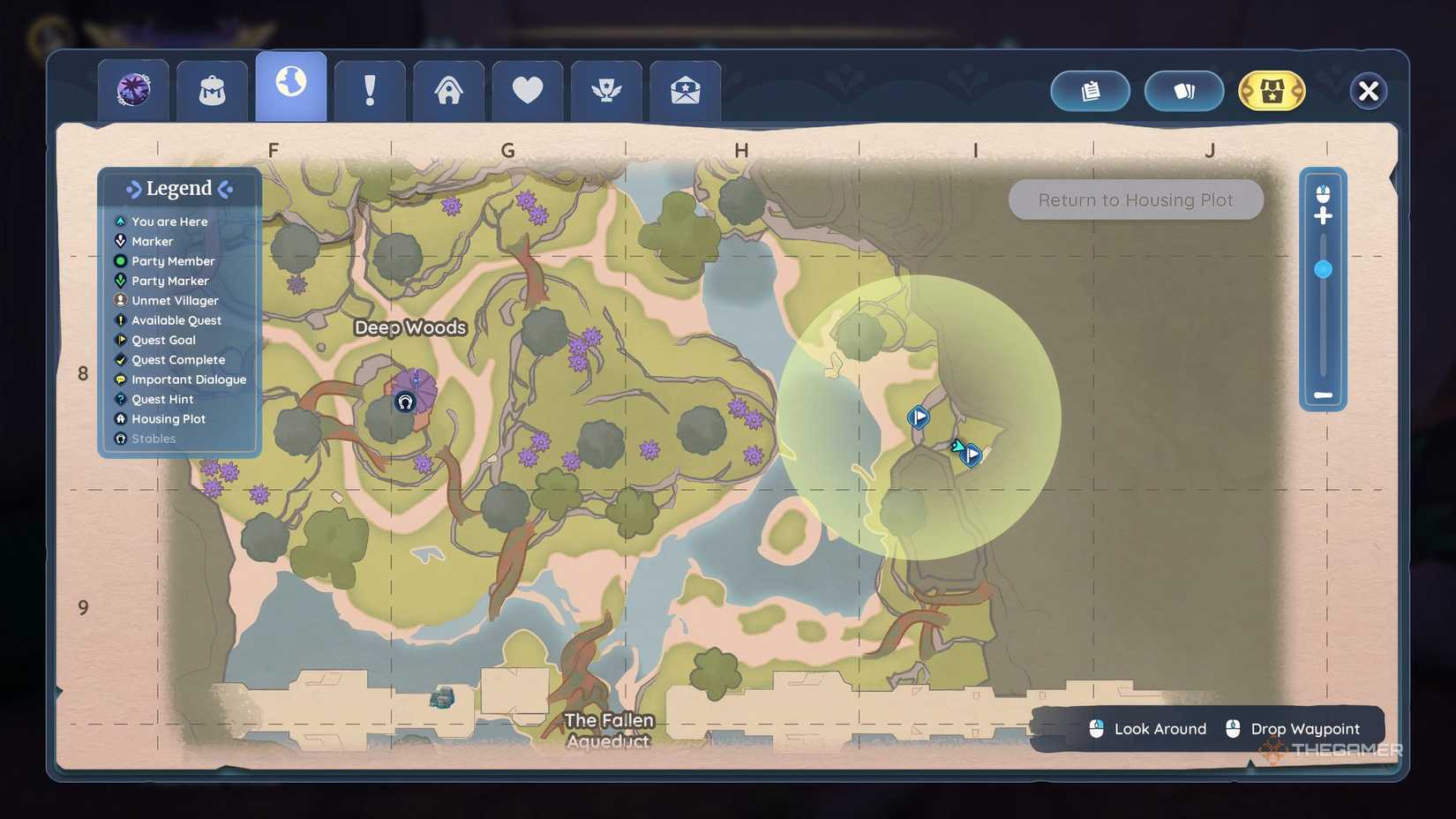Image resolution: width=1456 pixels, height=819 pixels.
Task: Open the relationships heart panel
Action: (527, 88)
